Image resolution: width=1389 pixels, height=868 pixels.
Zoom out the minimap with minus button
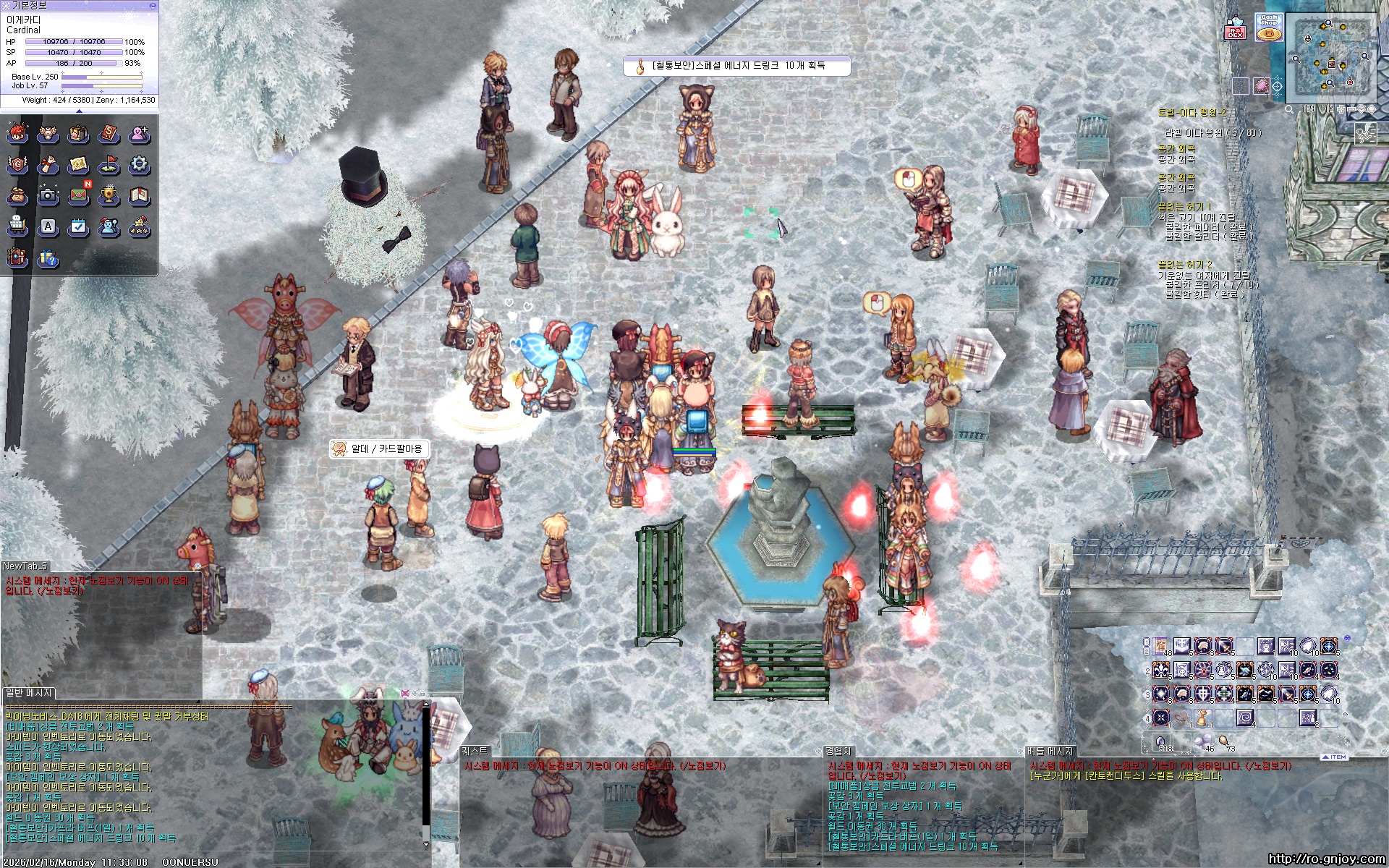coord(1352,109)
